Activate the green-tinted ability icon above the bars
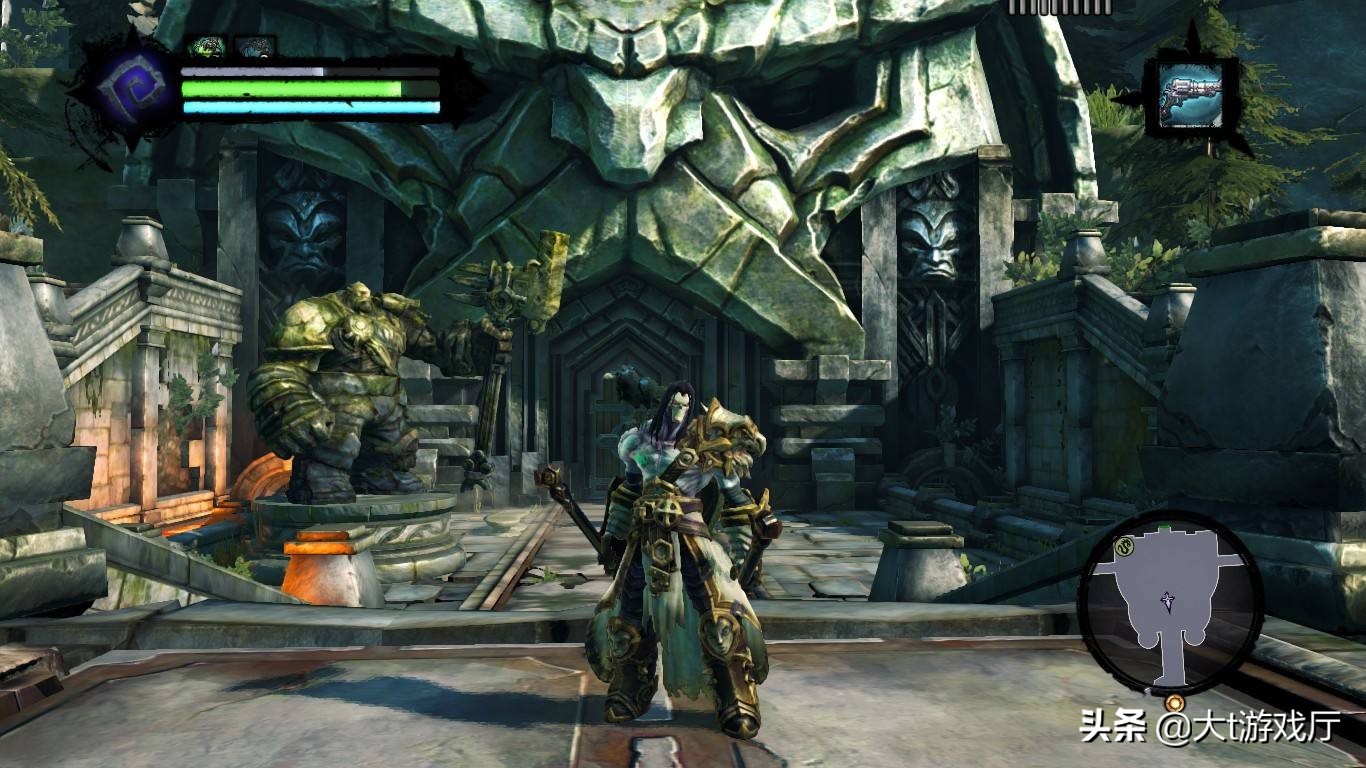Viewport: 1366px width, 768px height. (206, 45)
